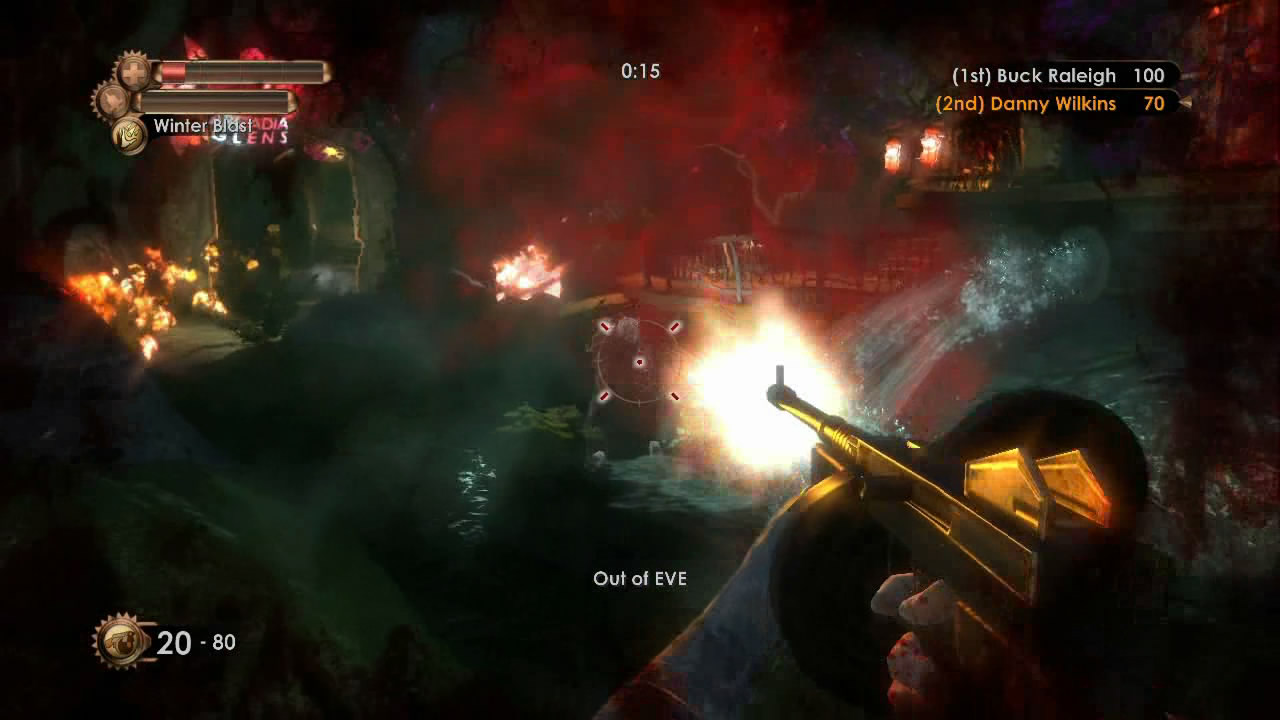Viewport: 1280px width, 720px height.
Task: Toggle the match timer display
Action: click(639, 71)
